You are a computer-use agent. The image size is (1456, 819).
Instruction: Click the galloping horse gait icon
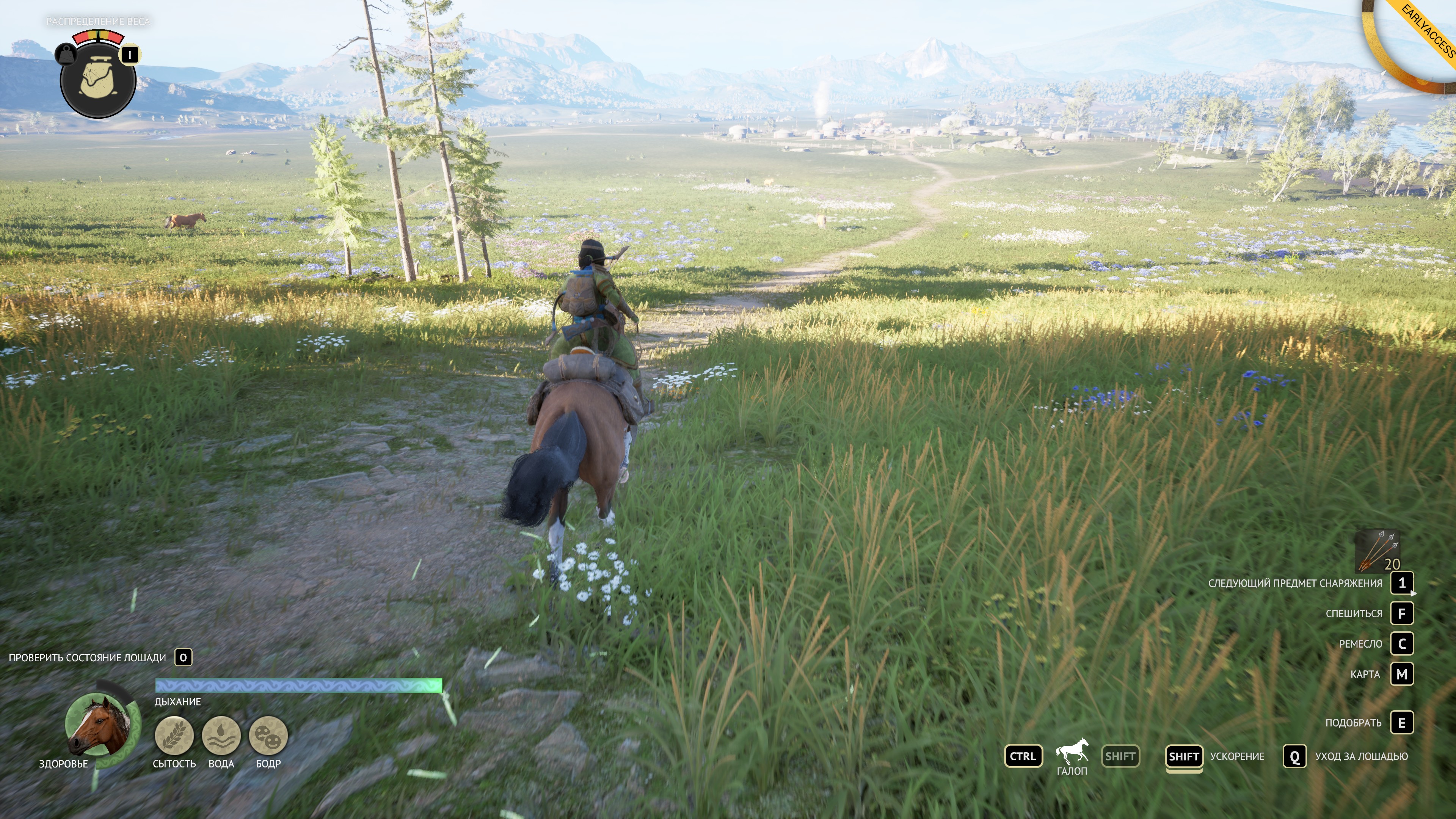tap(1072, 752)
